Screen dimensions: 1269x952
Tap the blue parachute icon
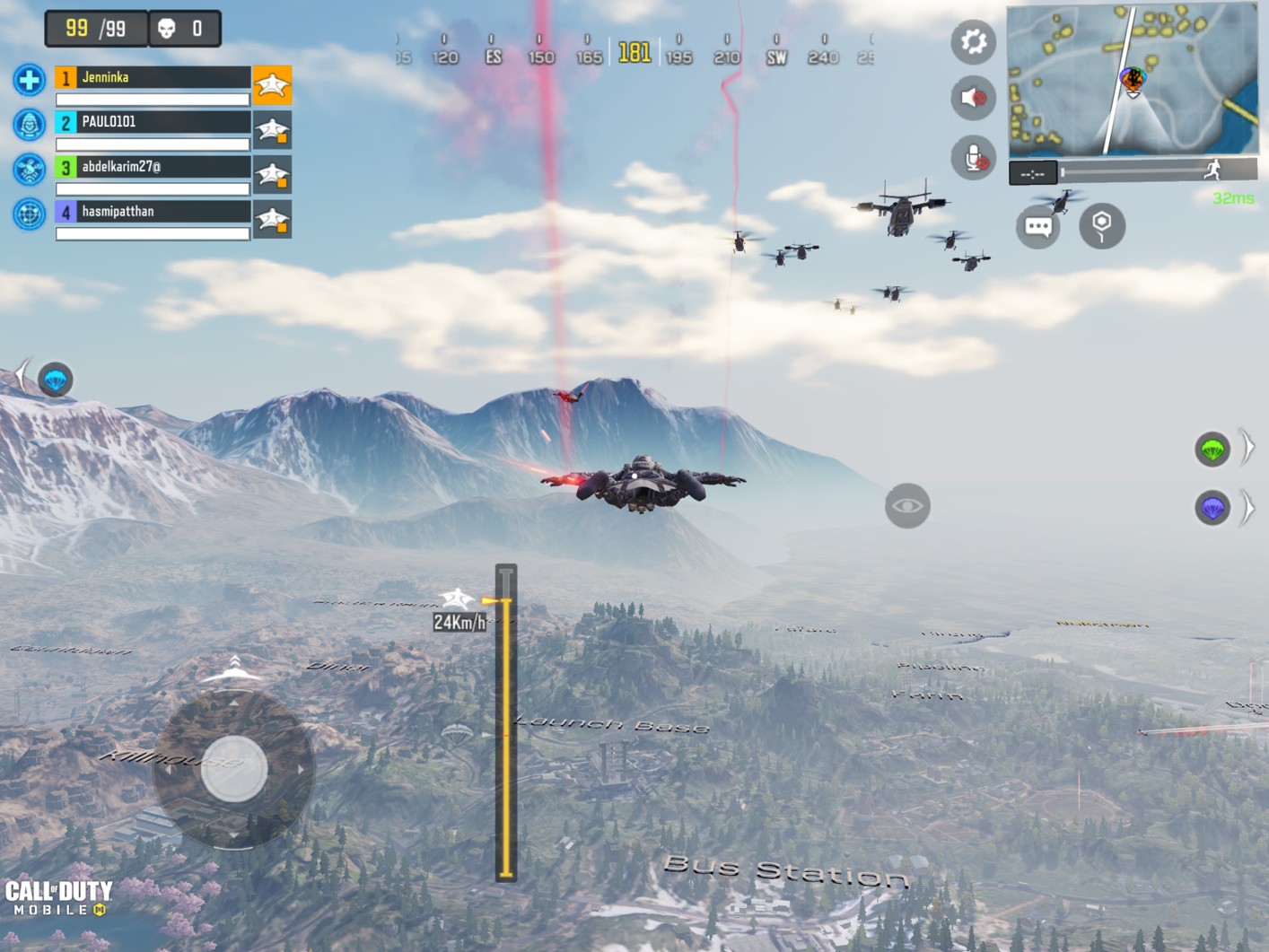56,380
